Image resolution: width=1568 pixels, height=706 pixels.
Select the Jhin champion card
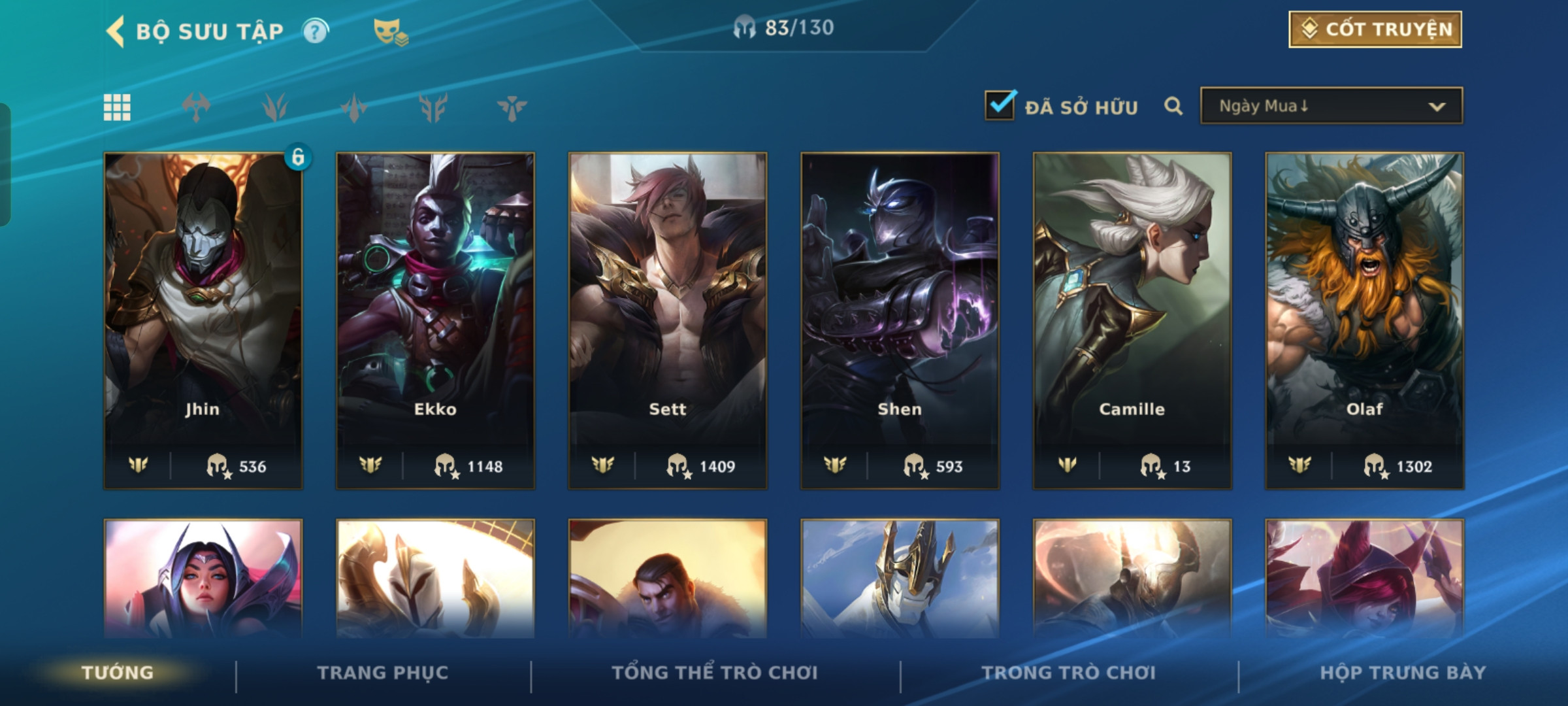[x=203, y=320]
